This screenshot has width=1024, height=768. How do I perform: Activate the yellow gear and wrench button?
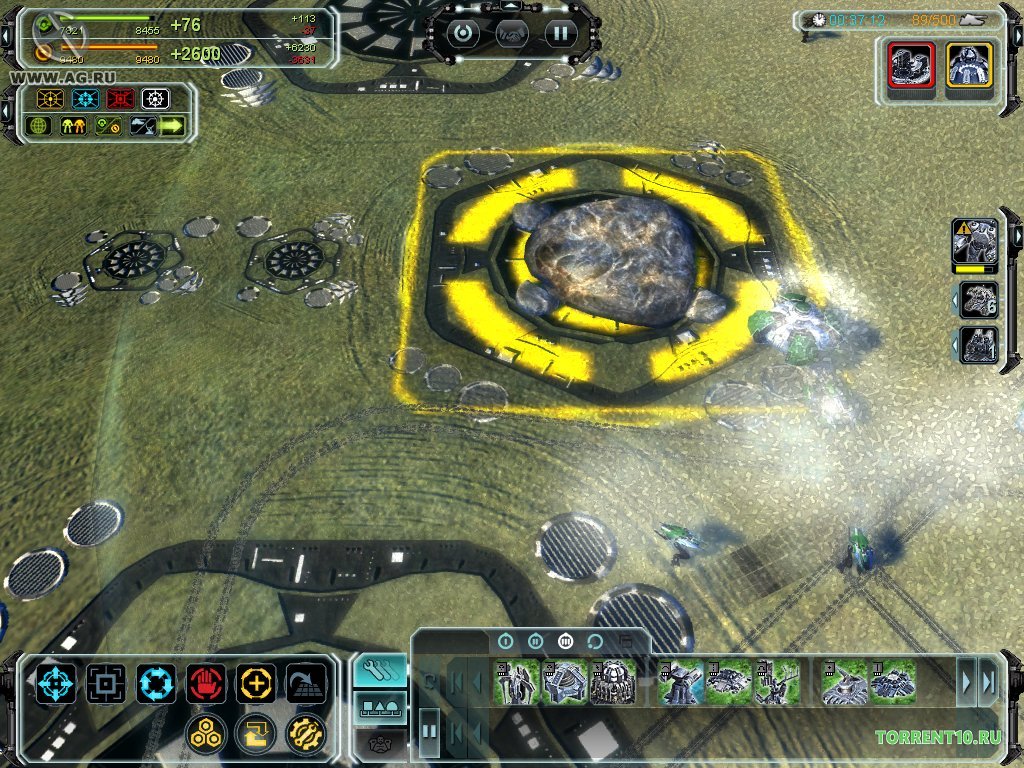[305, 734]
